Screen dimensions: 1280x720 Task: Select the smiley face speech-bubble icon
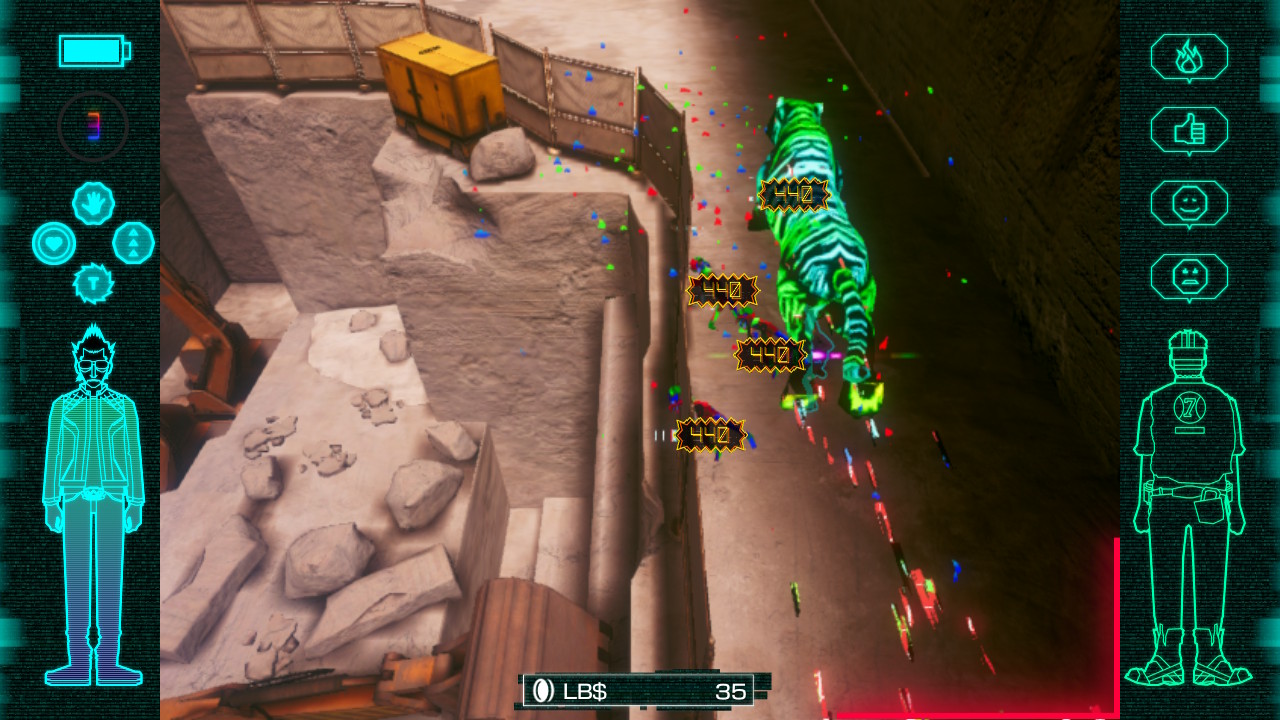(1189, 204)
